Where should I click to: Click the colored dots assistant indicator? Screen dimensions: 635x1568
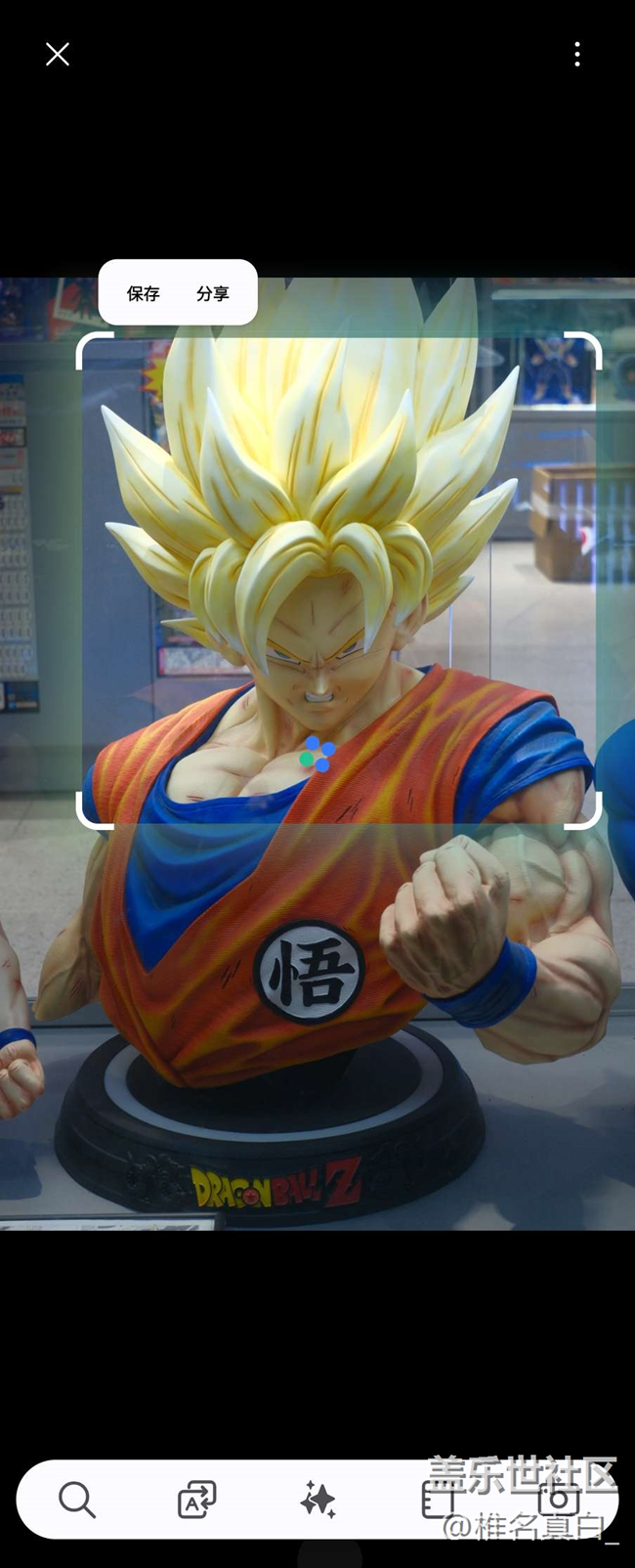(x=317, y=755)
